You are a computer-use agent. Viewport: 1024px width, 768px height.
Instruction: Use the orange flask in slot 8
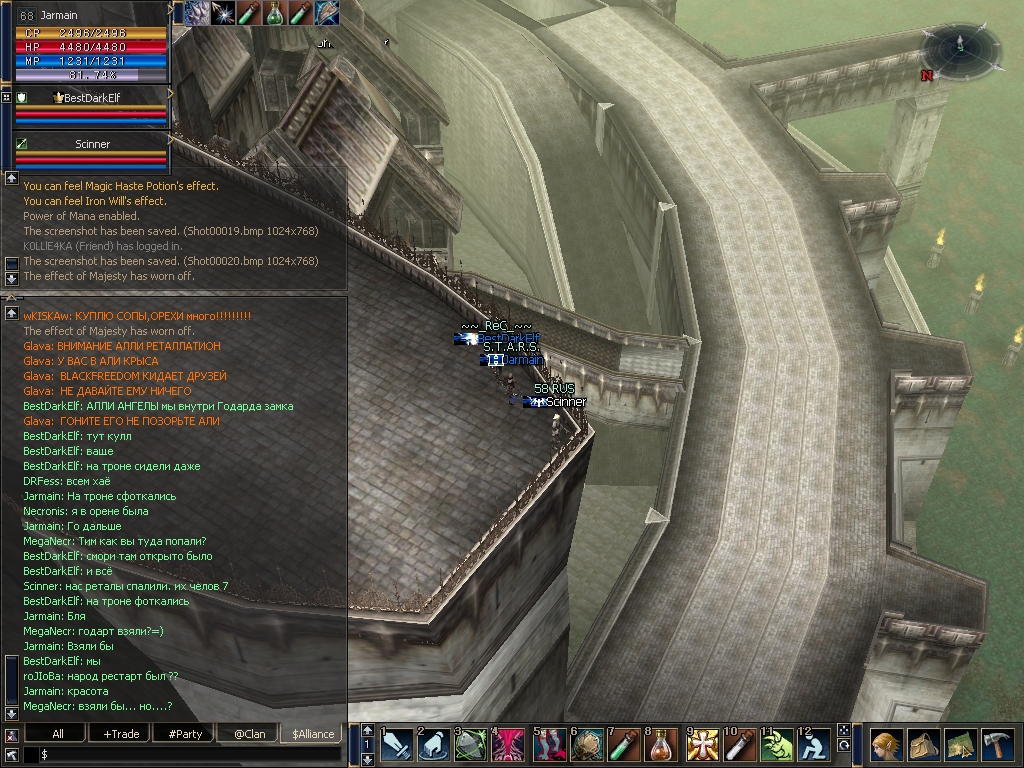(x=663, y=746)
